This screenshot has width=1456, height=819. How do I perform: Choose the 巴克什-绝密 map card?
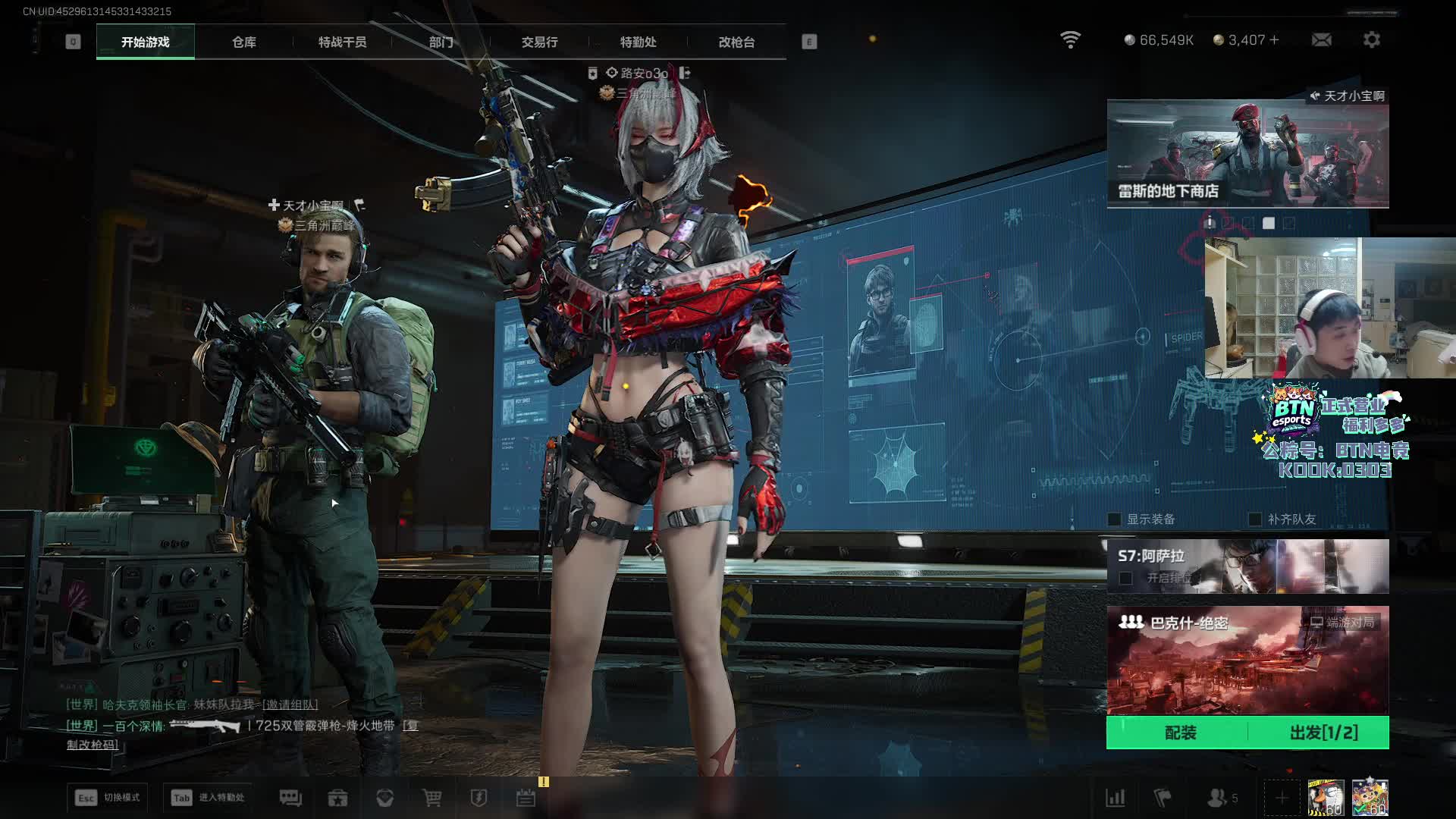1247,660
